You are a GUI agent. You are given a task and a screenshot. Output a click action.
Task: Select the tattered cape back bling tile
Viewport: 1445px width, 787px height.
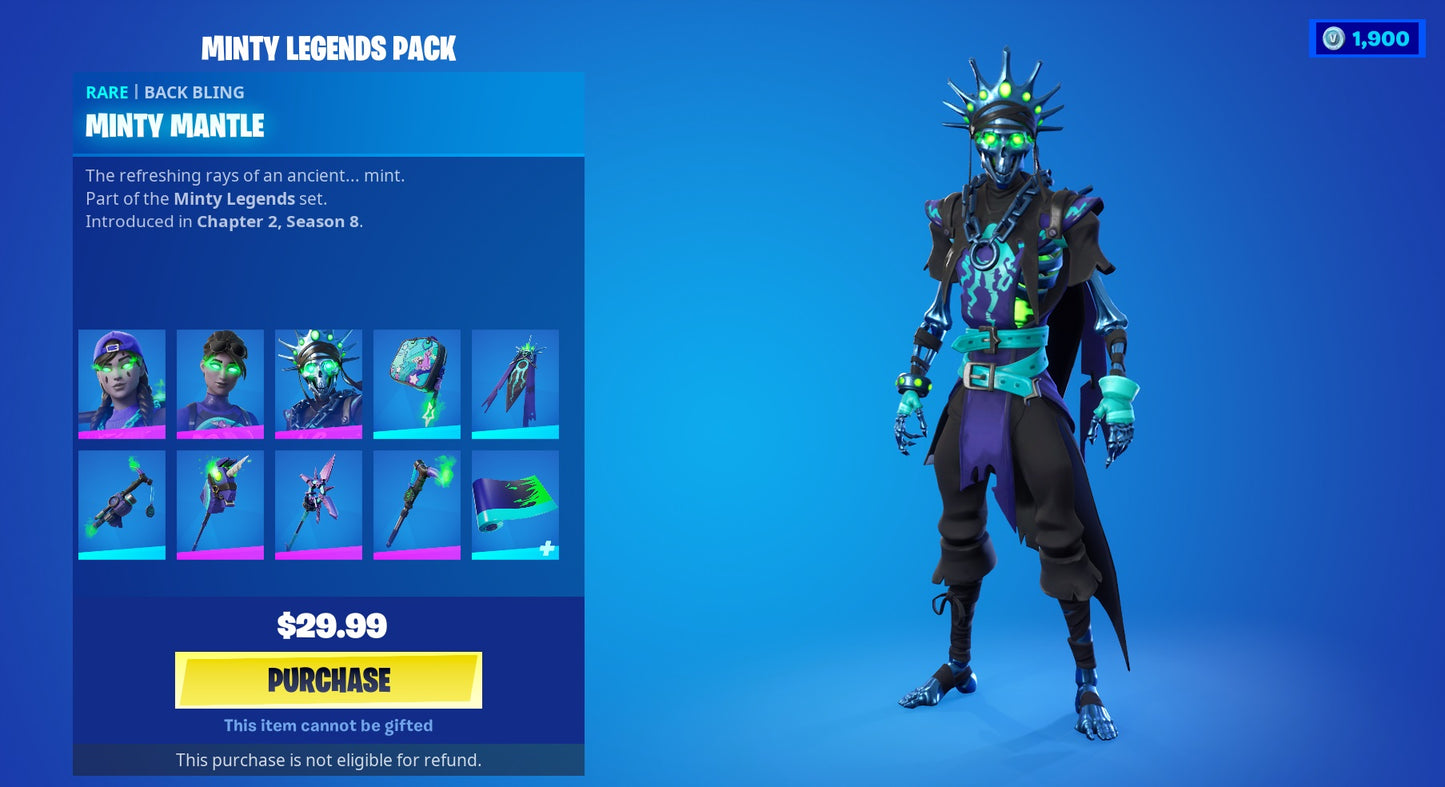click(x=514, y=383)
